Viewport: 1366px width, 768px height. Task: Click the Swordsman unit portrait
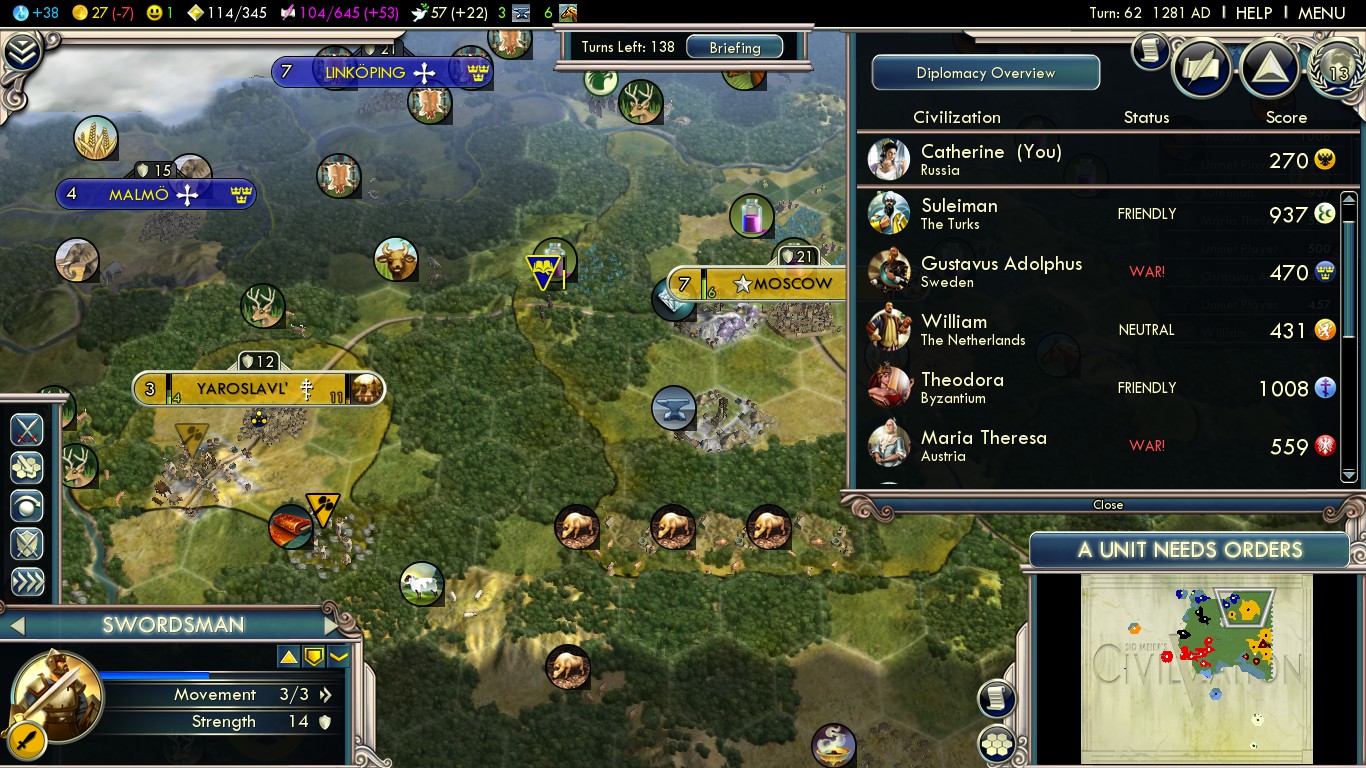pyautogui.click(x=57, y=697)
